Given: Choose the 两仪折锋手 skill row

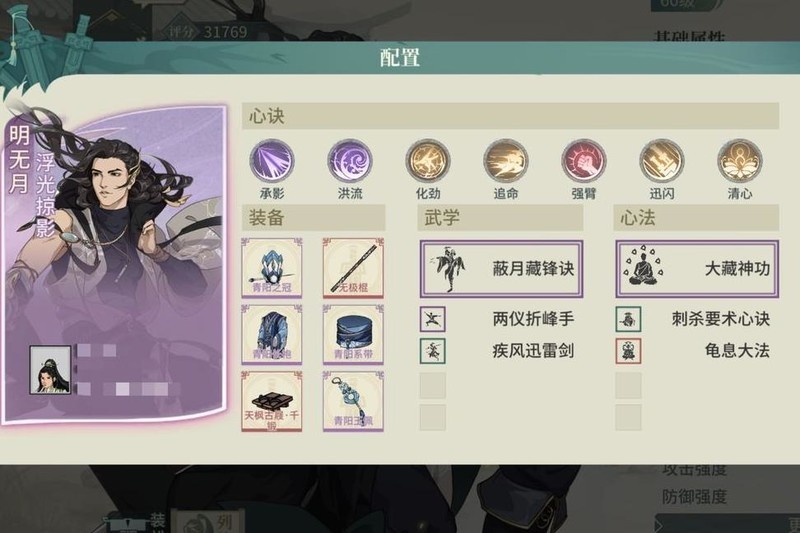Looking at the screenshot, I should [x=500, y=320].
